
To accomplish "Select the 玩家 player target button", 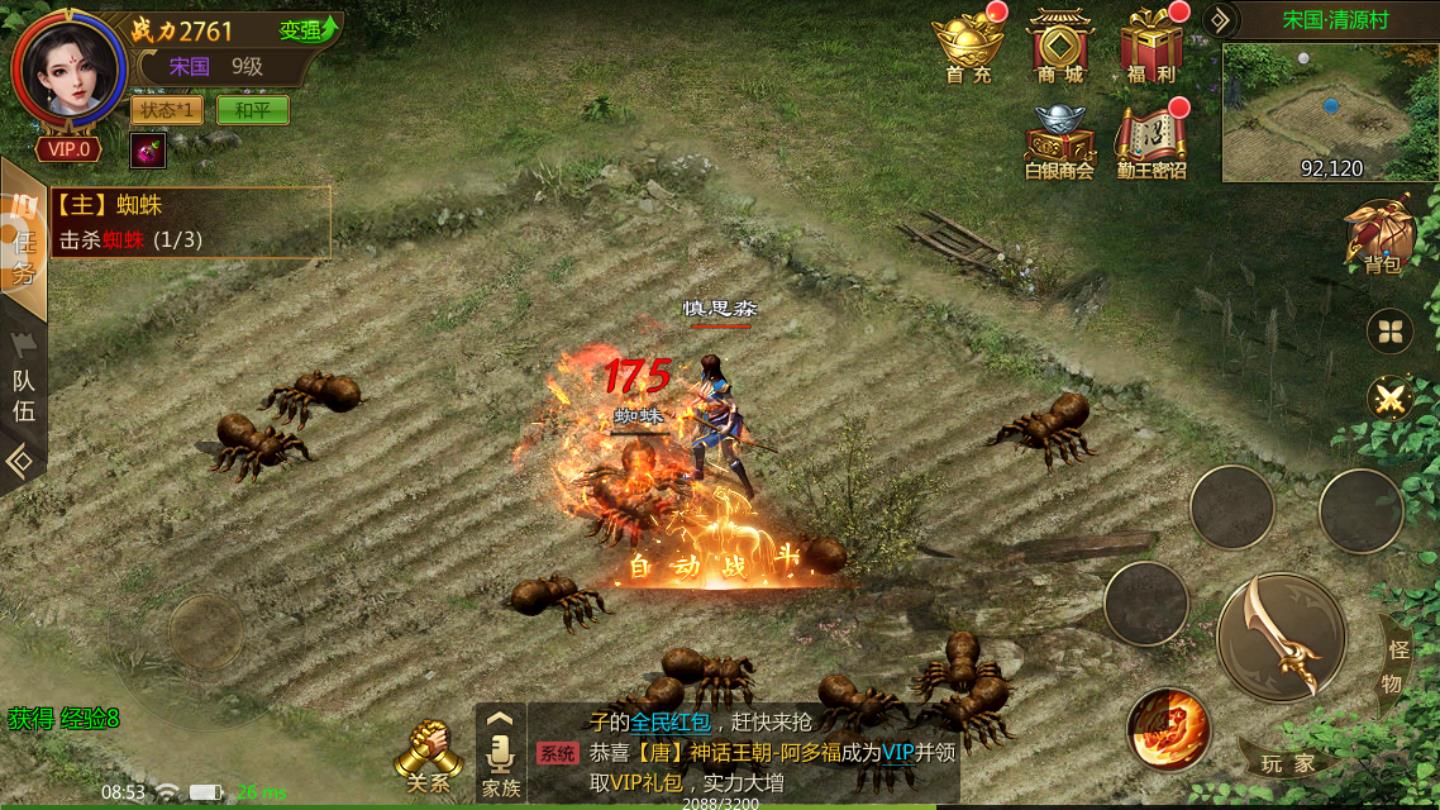I will click(1288, 764).
